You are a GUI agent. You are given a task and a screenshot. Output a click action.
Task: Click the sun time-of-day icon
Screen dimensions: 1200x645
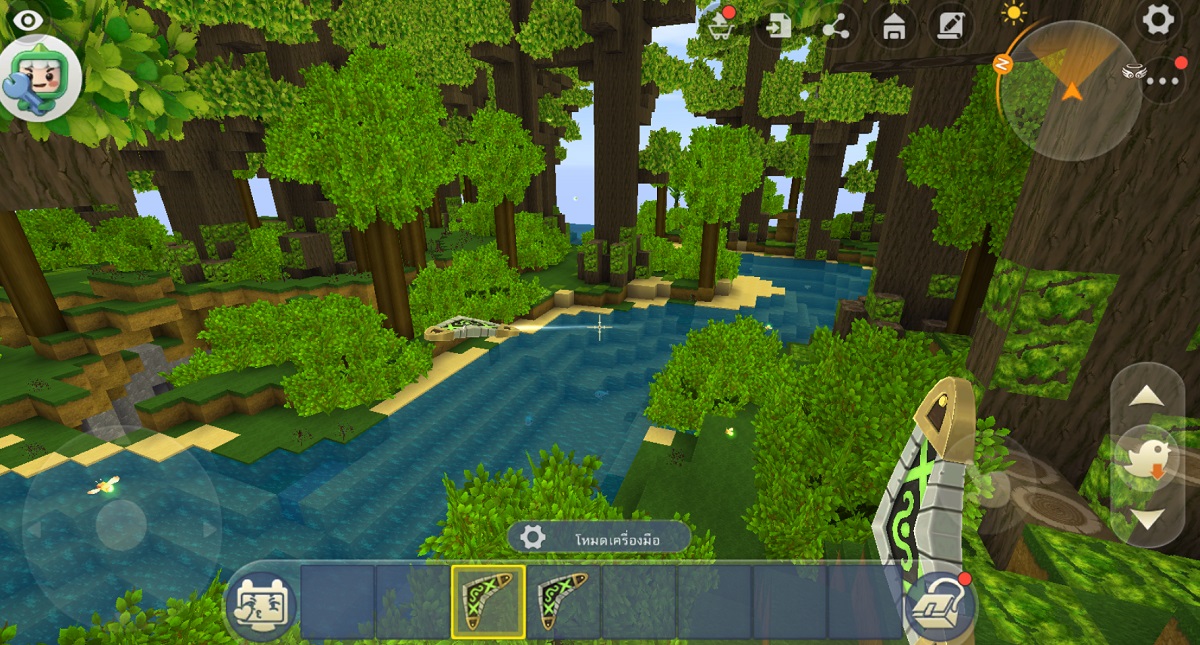[1016, 14]
